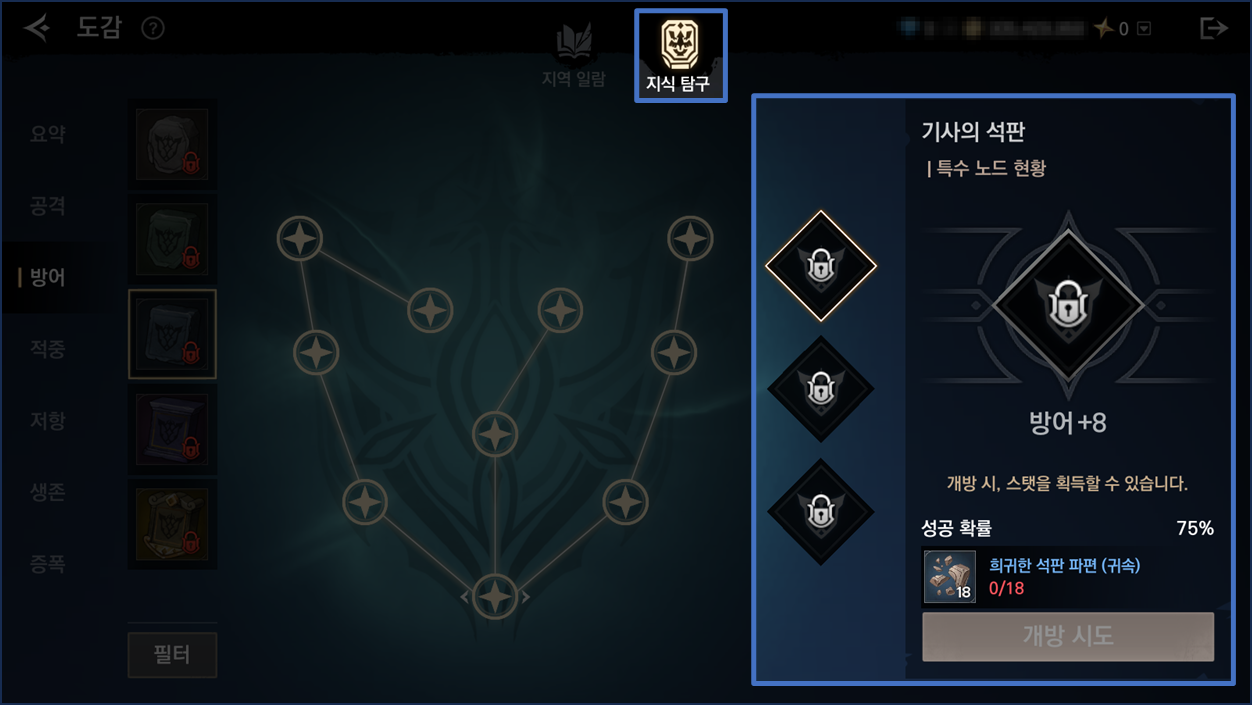Select the 지식 탐구 tab

click(680, 56)
